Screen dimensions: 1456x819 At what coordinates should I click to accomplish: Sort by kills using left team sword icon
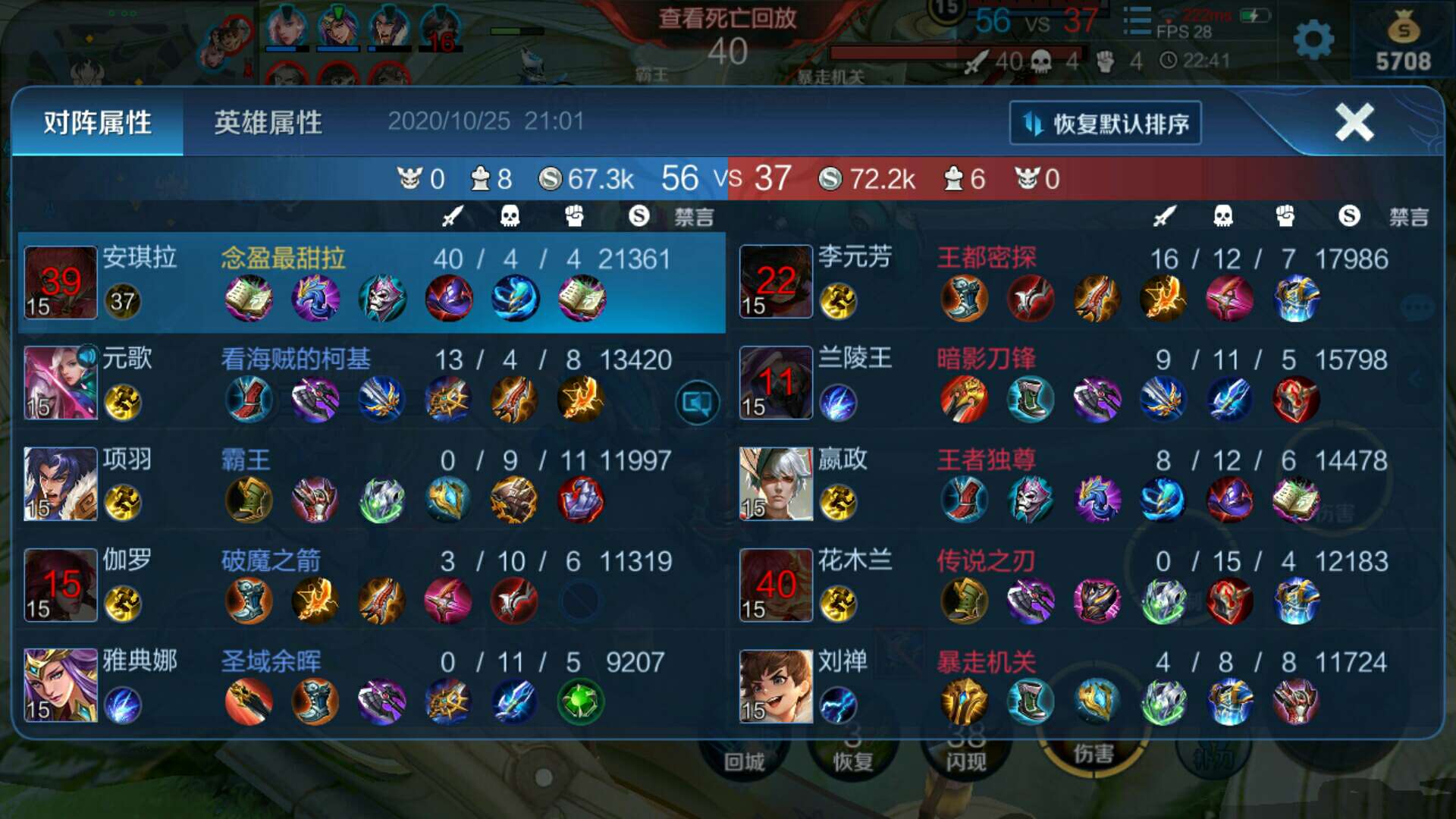click(x=452, y=217)
